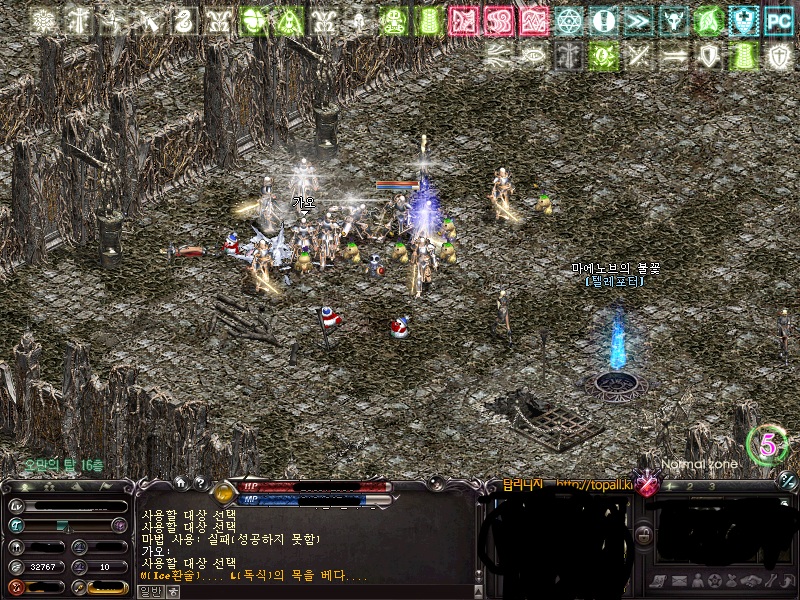
Task: Select the 일반 chat tab
Action: tap(148, 591)
